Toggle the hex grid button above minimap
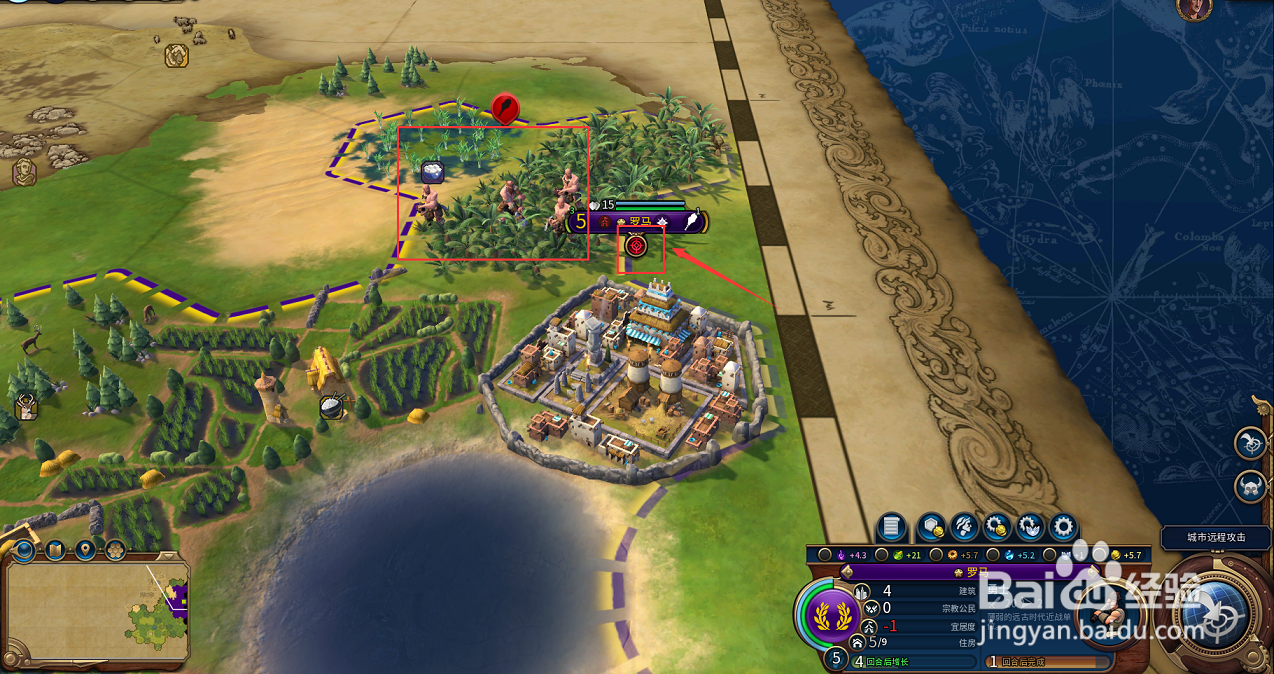 (x=115, y=549)
